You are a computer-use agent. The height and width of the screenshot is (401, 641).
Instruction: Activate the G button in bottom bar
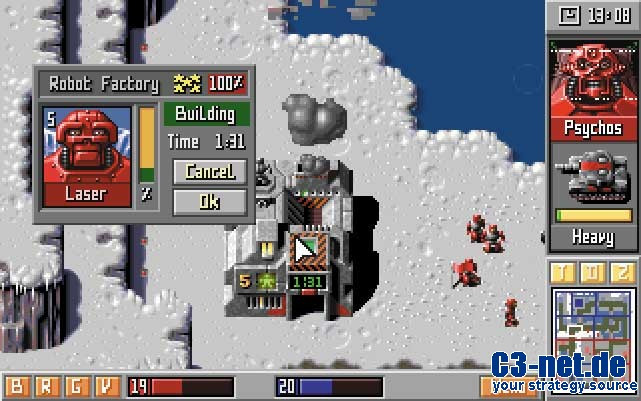point(77,386)
